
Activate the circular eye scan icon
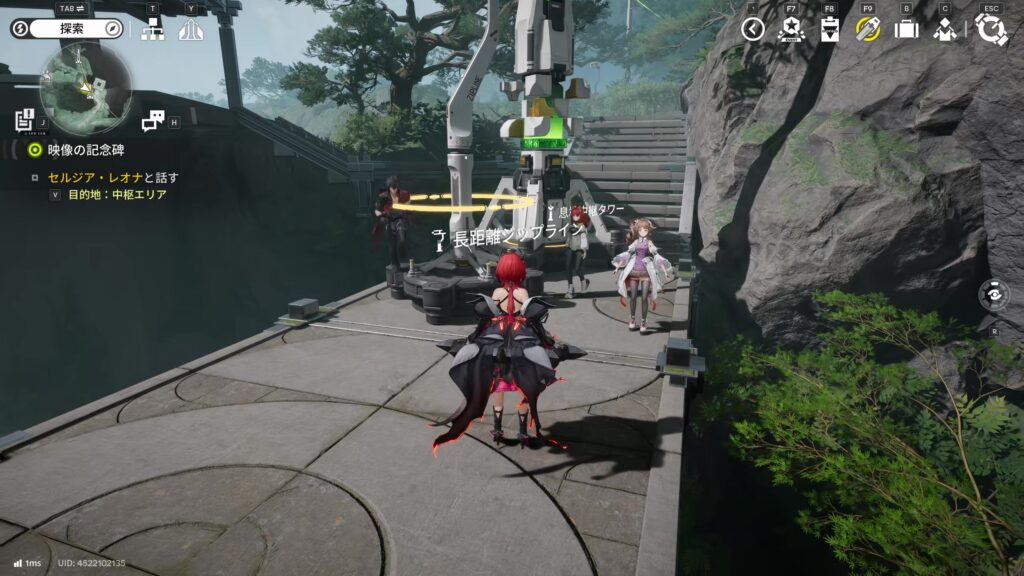(x=994, y=296)
